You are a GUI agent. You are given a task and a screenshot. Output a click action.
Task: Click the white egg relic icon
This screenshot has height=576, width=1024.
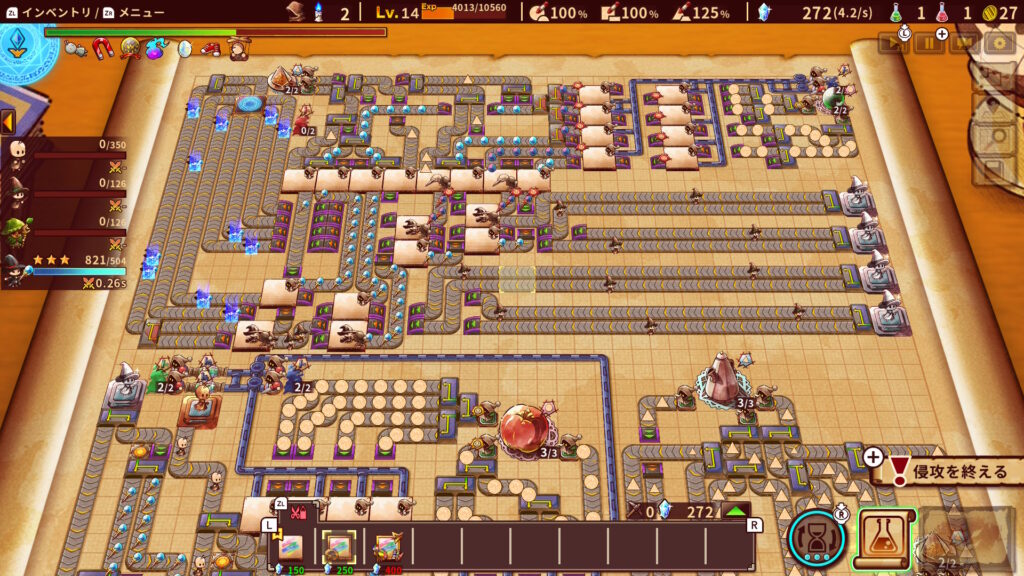tap(184, 48)
